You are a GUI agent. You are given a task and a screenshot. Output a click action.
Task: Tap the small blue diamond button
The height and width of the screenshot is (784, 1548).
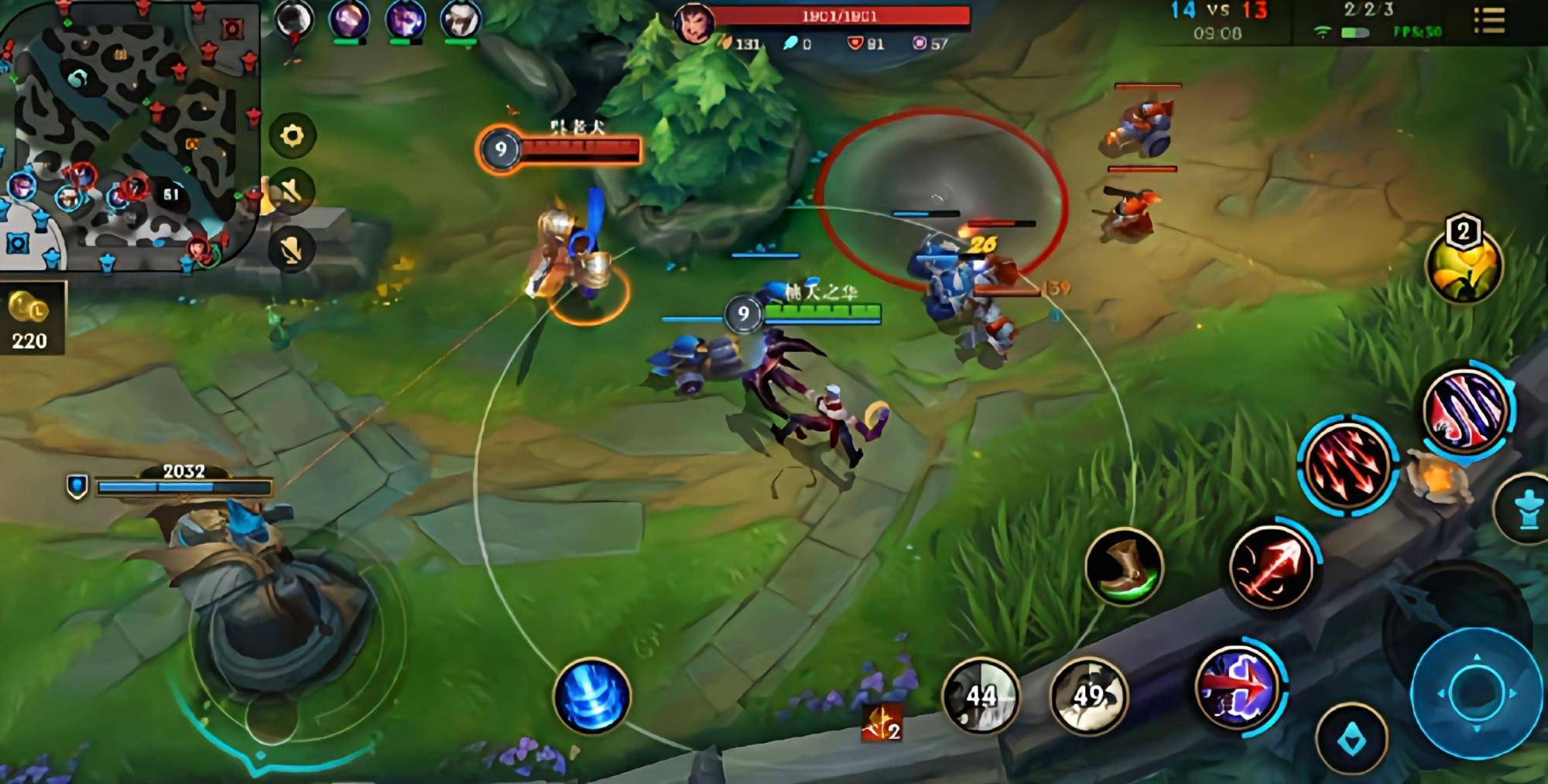(1351, 741)
